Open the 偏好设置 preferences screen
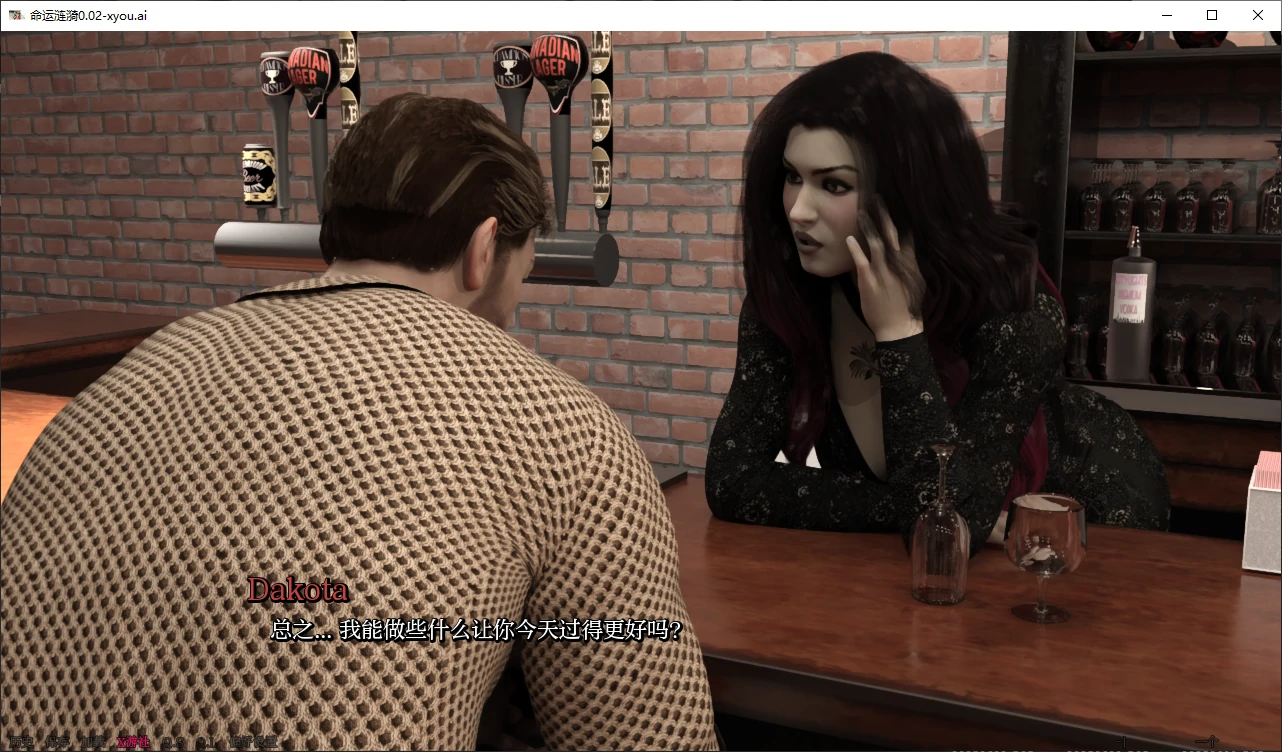The width and height of the screenshot is (1282, 752). click(x=255, y=741)
